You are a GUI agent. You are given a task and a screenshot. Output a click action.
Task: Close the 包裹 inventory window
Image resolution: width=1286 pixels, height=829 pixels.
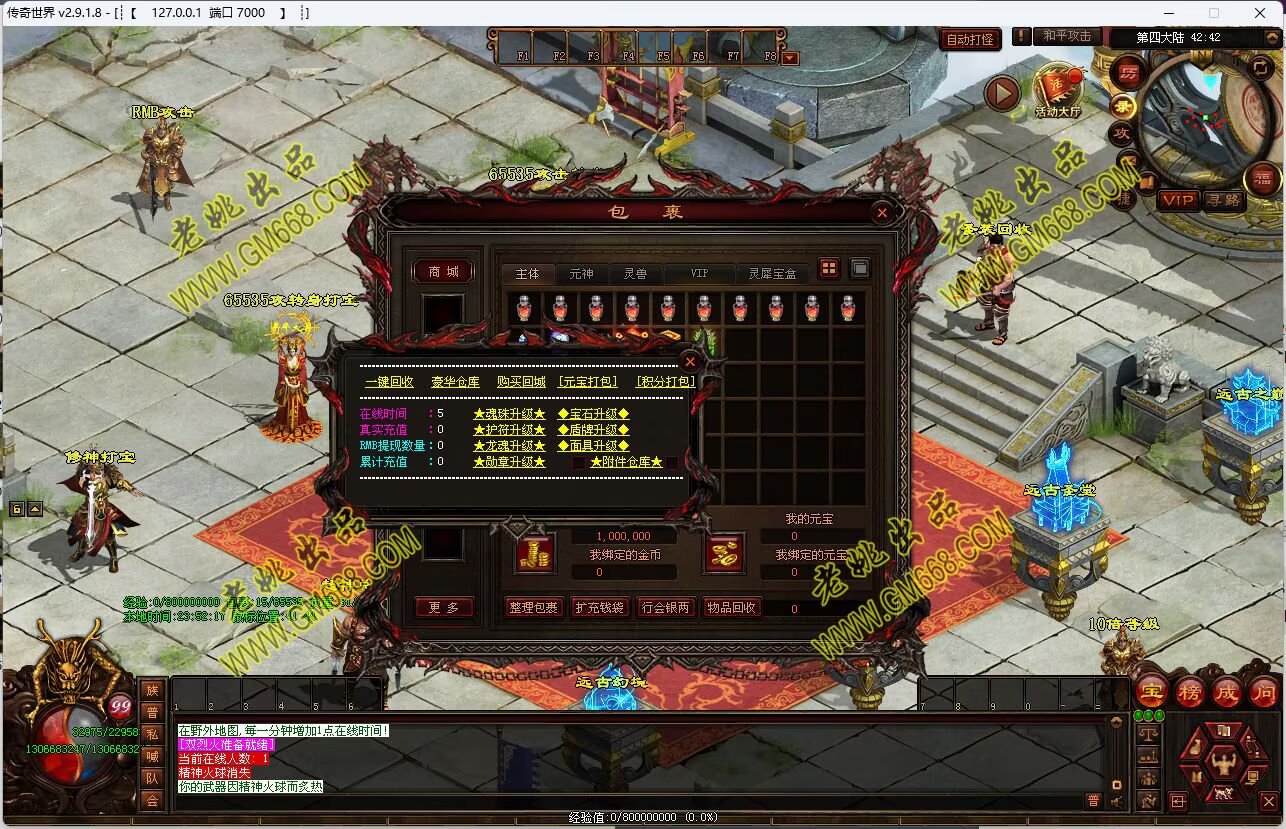882,212
